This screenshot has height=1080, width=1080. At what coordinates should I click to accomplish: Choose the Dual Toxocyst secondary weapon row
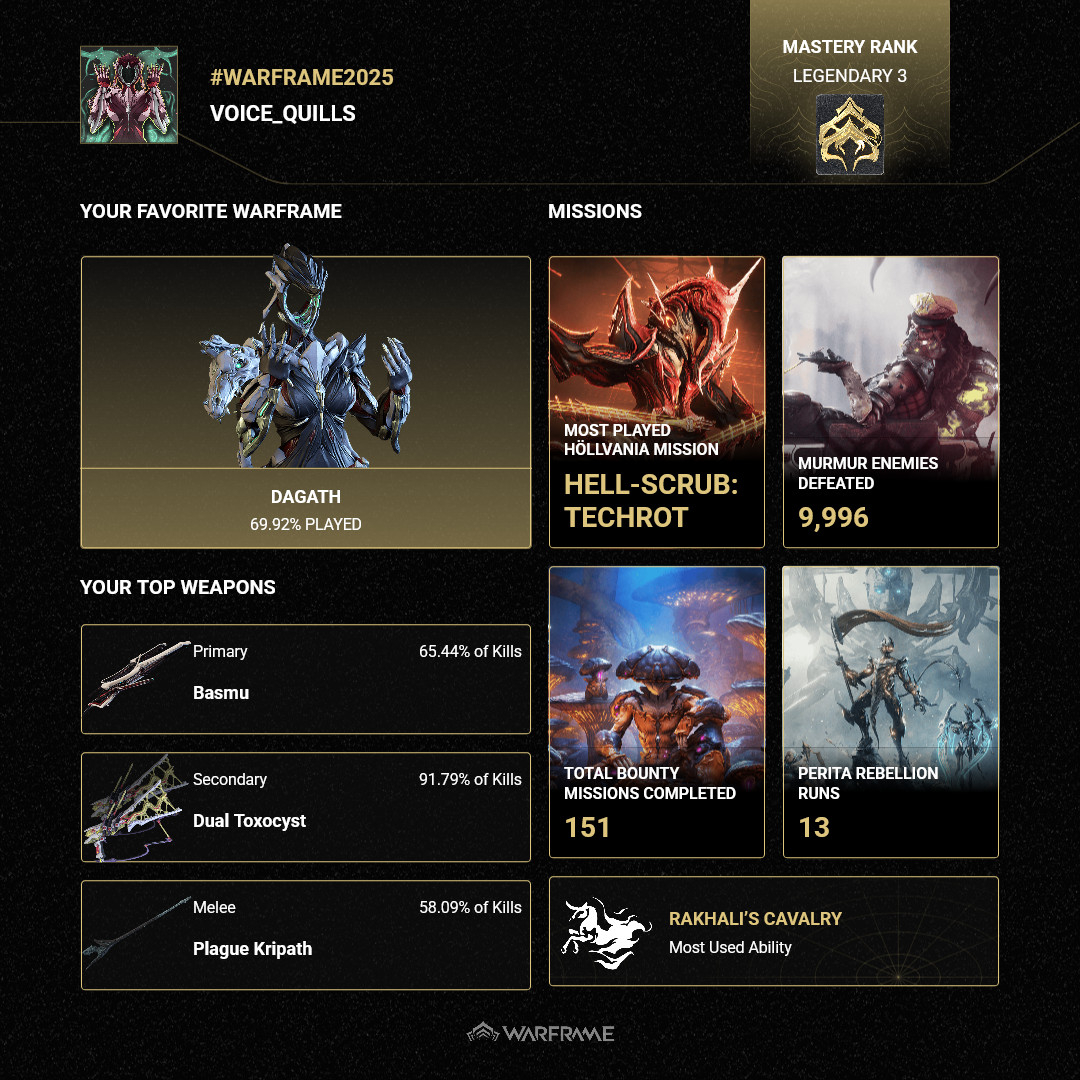tap(305, 807)
